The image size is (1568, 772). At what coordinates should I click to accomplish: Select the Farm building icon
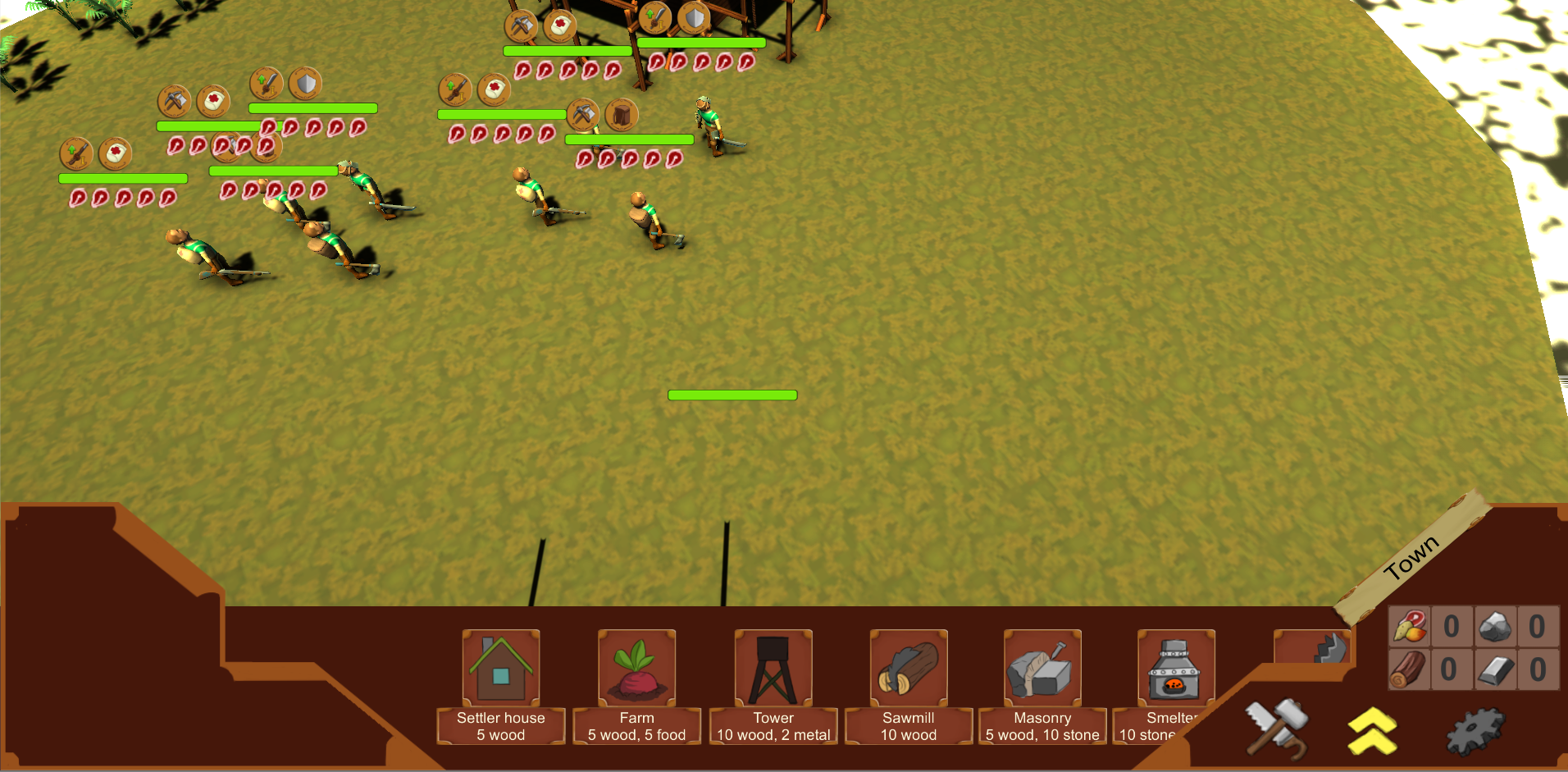click(636, 667)
